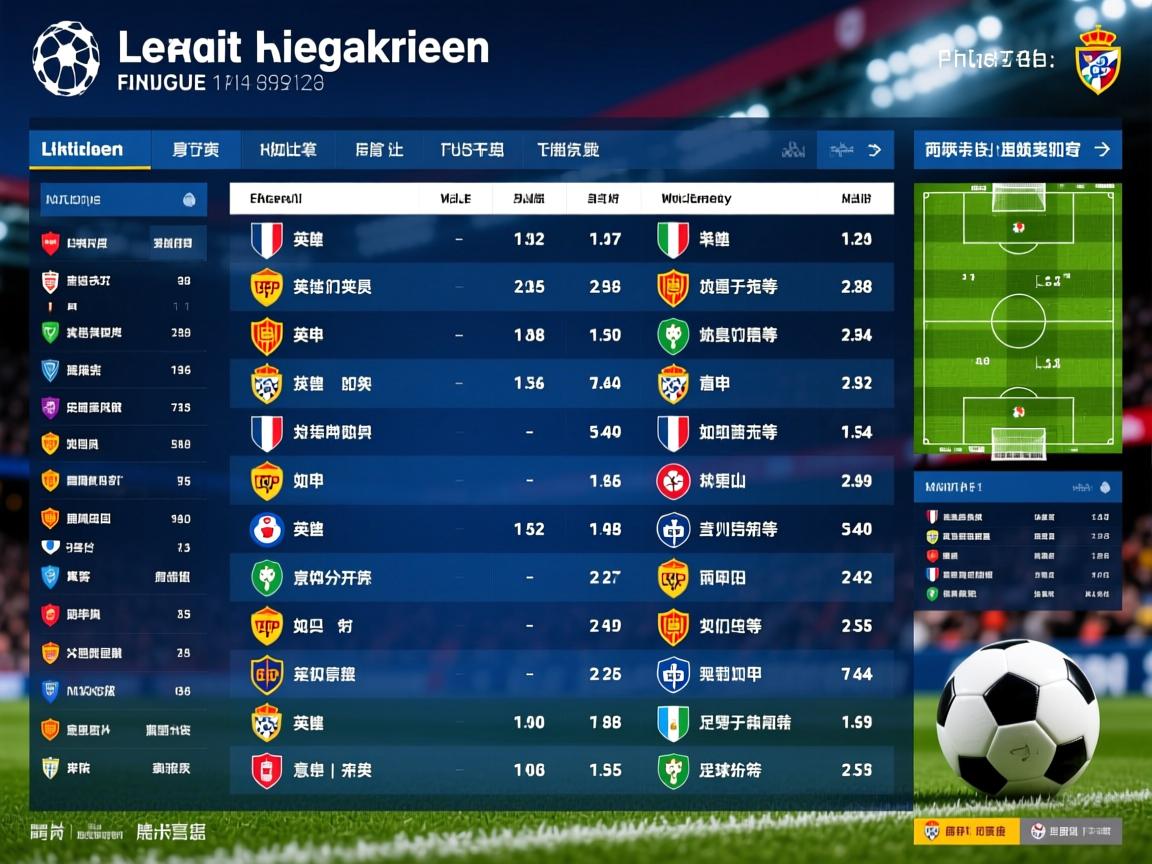1152x864 pixels.
Task: Click the yellow button at the bottom right
Action: click(x=965, y=831)
